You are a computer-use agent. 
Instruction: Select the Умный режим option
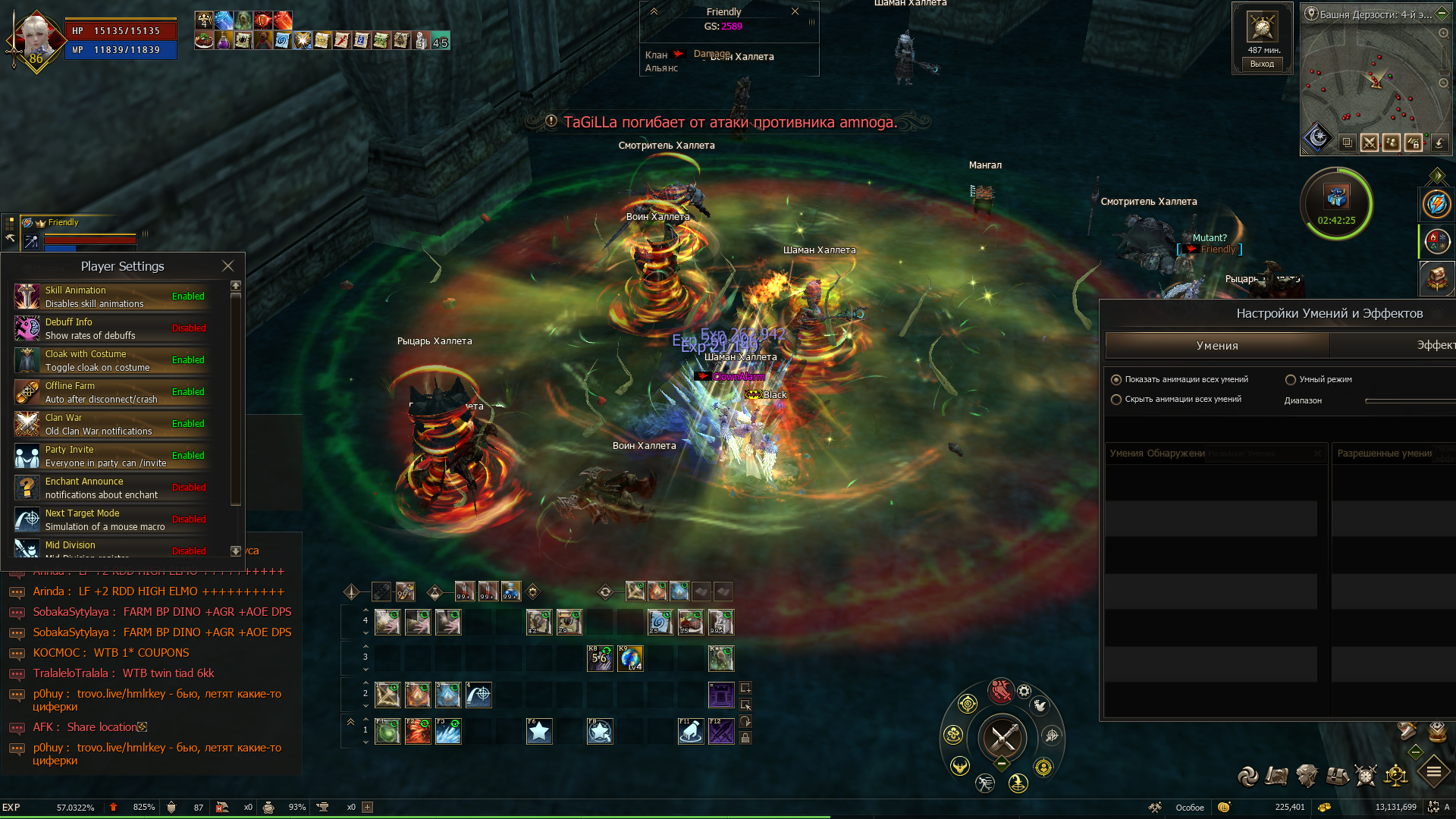(x=1291, y=380)
